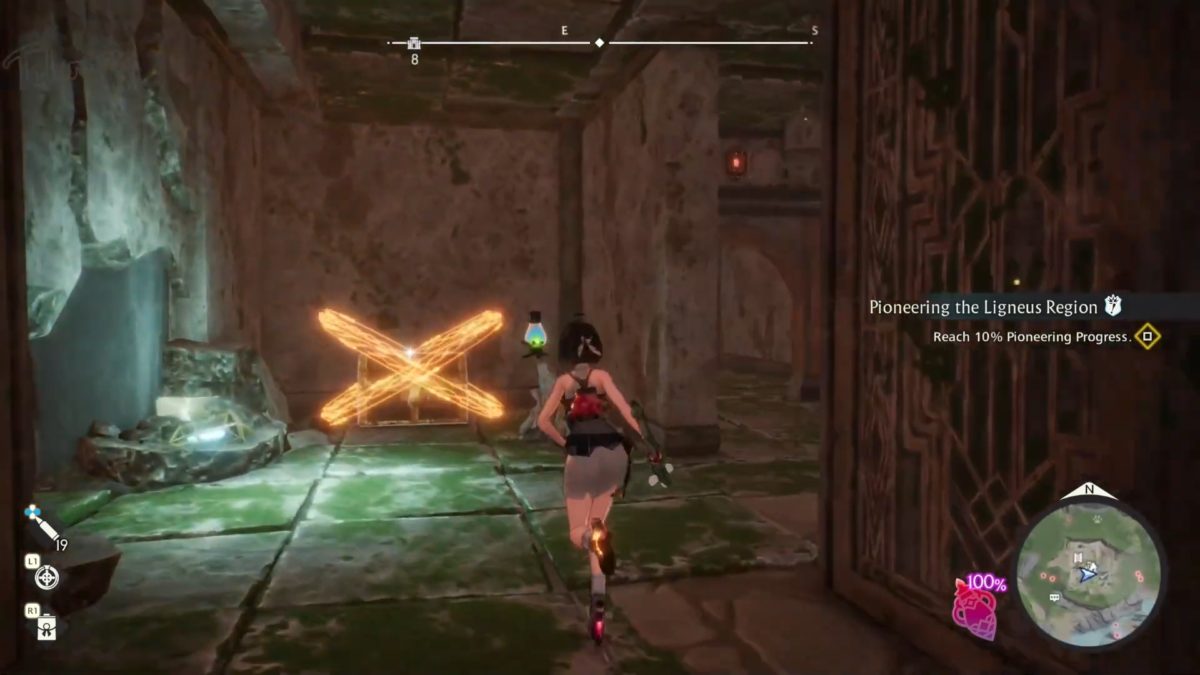This screenshot has height=675, width=1200.
Task: Activate the crosshair aim ability icon
Action: pos(46,577)
